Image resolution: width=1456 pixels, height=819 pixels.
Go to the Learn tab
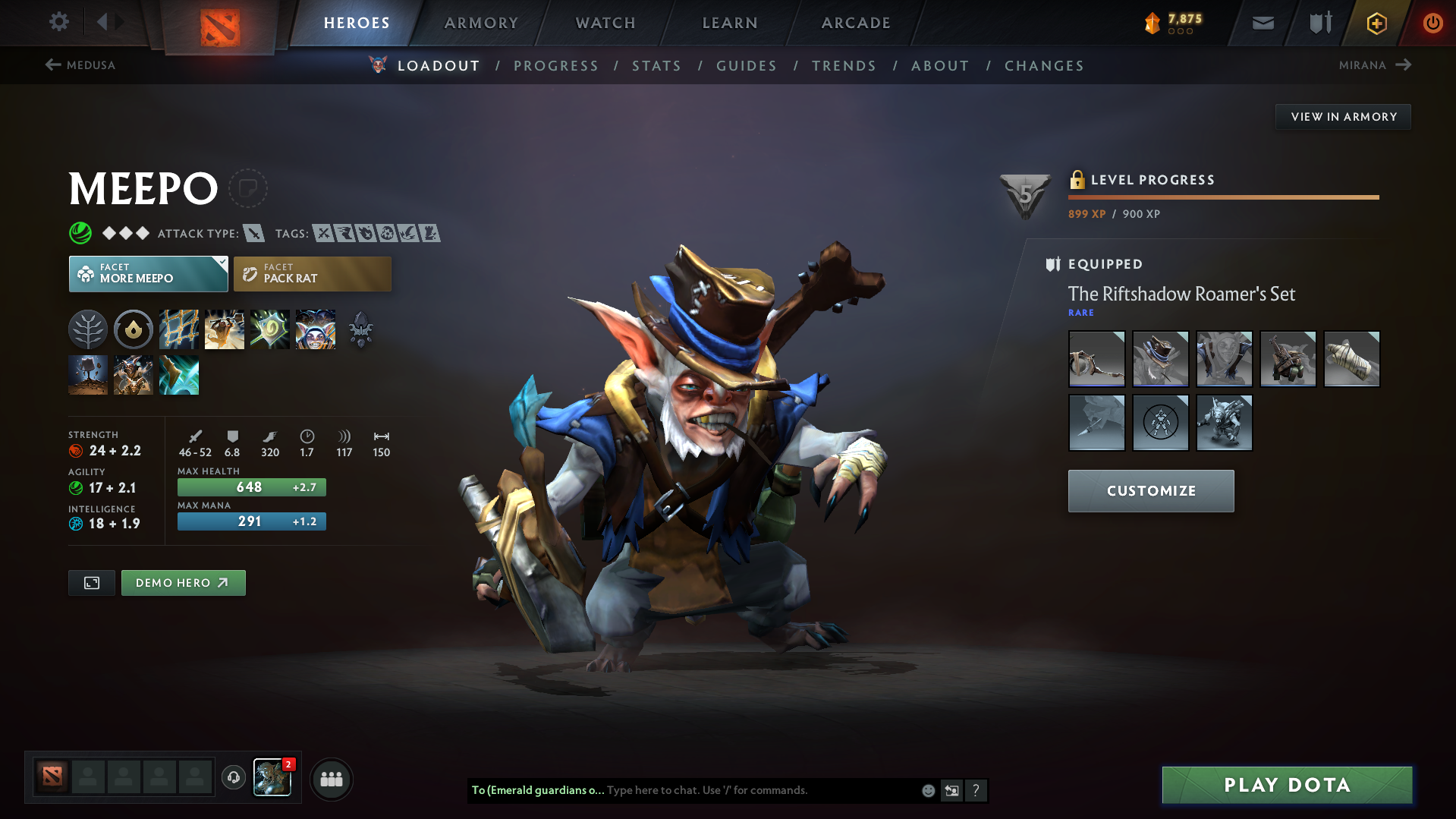730,23
